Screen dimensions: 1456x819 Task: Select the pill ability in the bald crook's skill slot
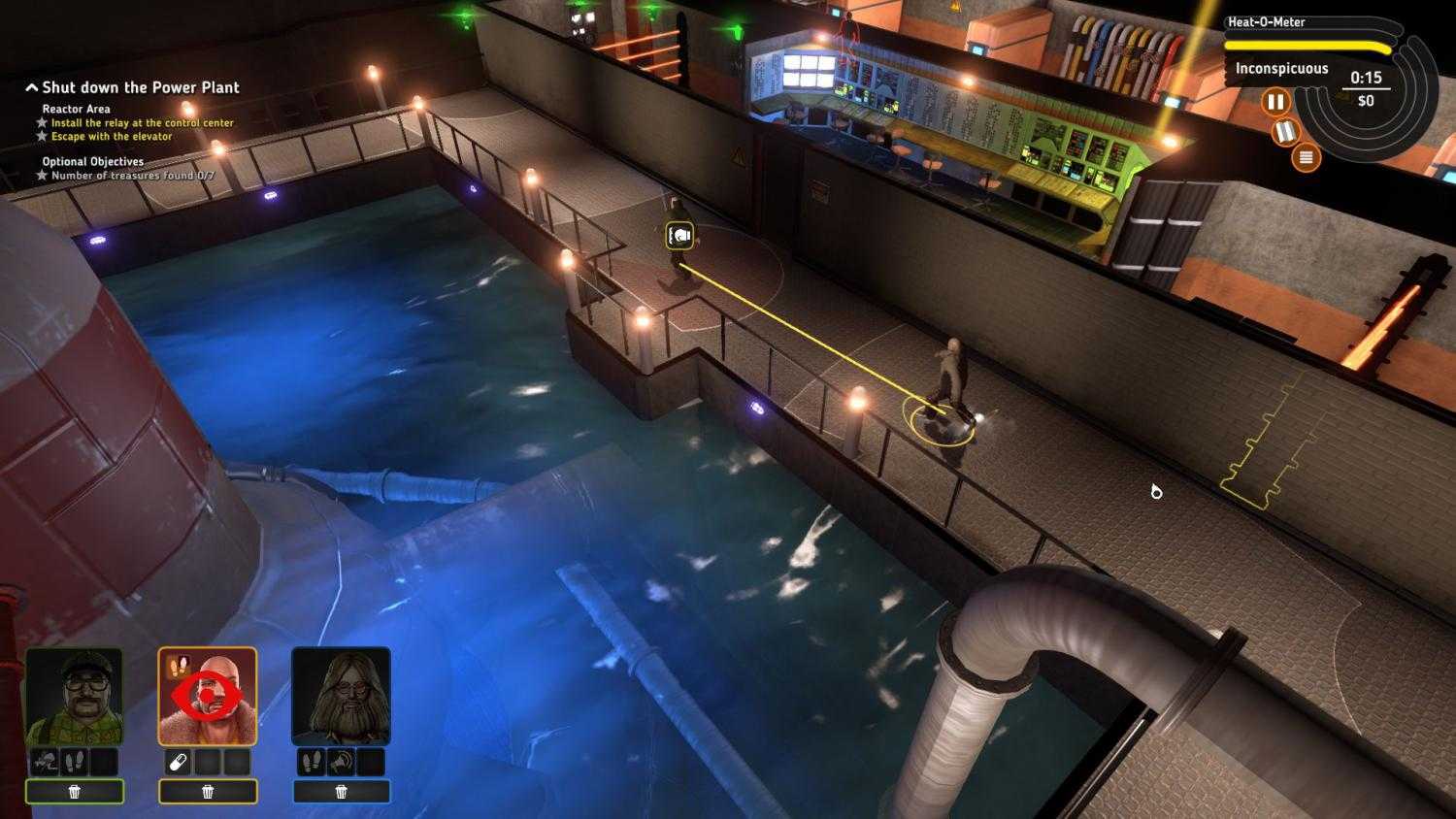[177, 762]
